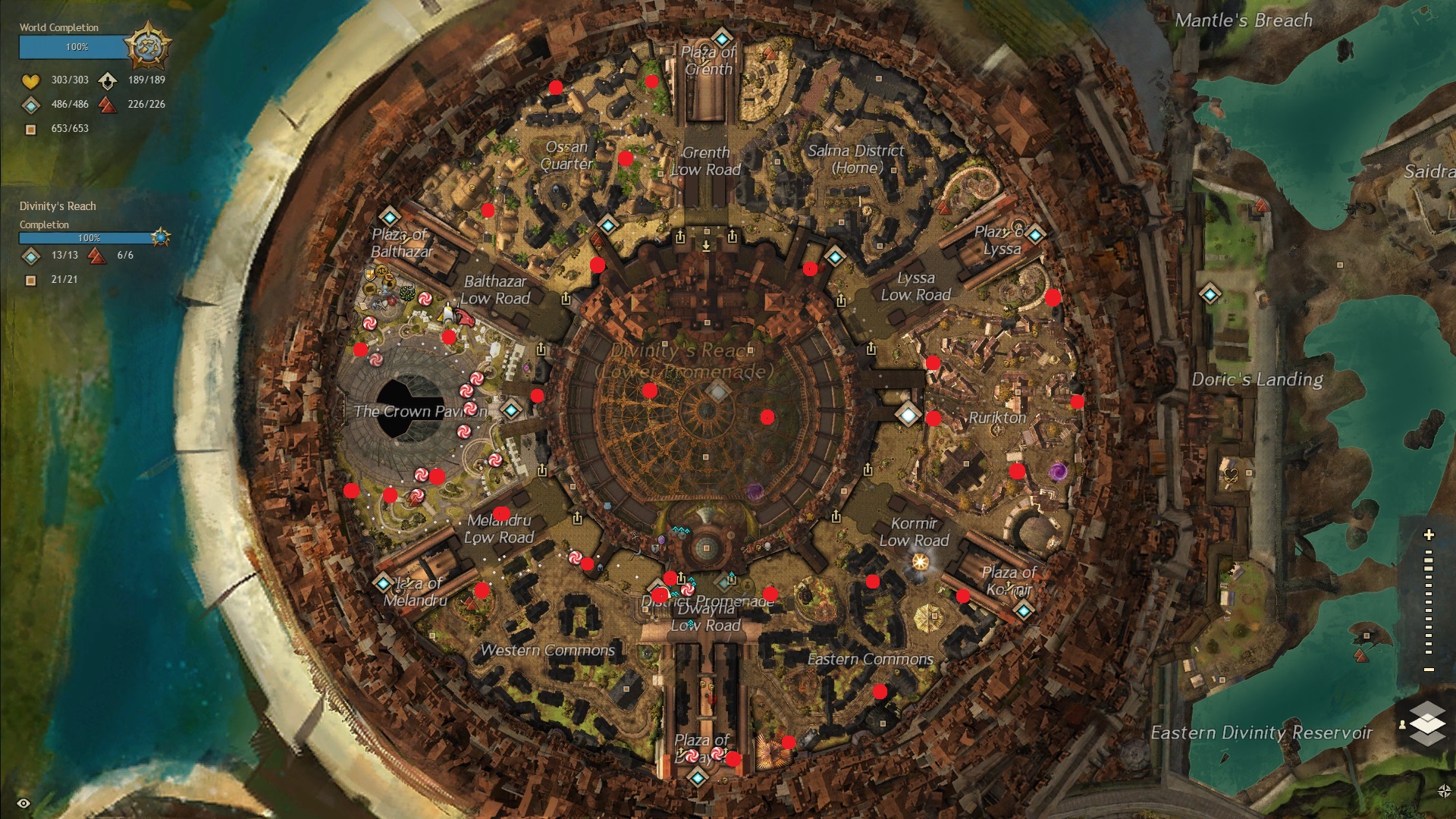The height and width of the screenshot is (819, 1456).
Task: Select the Lyssa Low Road waypoint
Action: (x=835, y=256)
